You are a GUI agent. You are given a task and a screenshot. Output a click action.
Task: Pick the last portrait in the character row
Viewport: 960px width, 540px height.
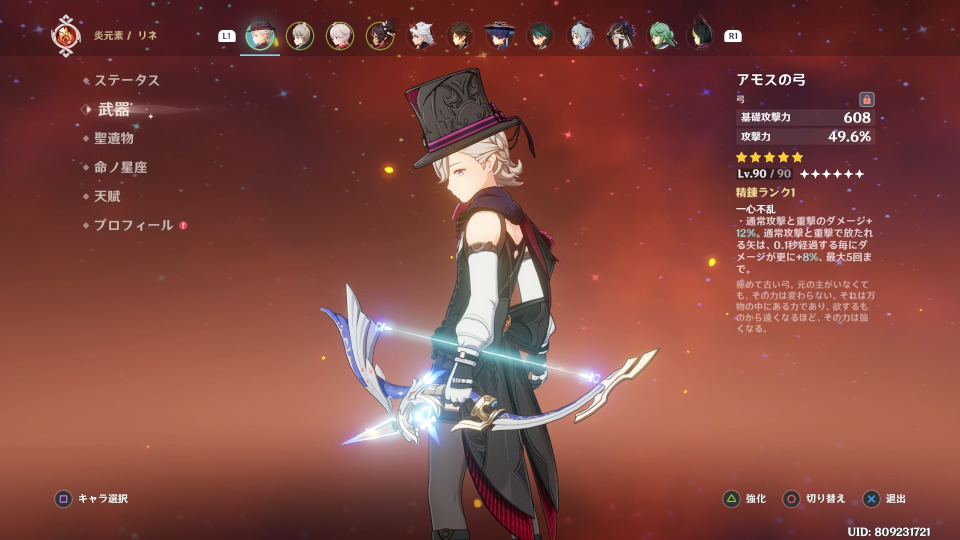pos(700,35)
